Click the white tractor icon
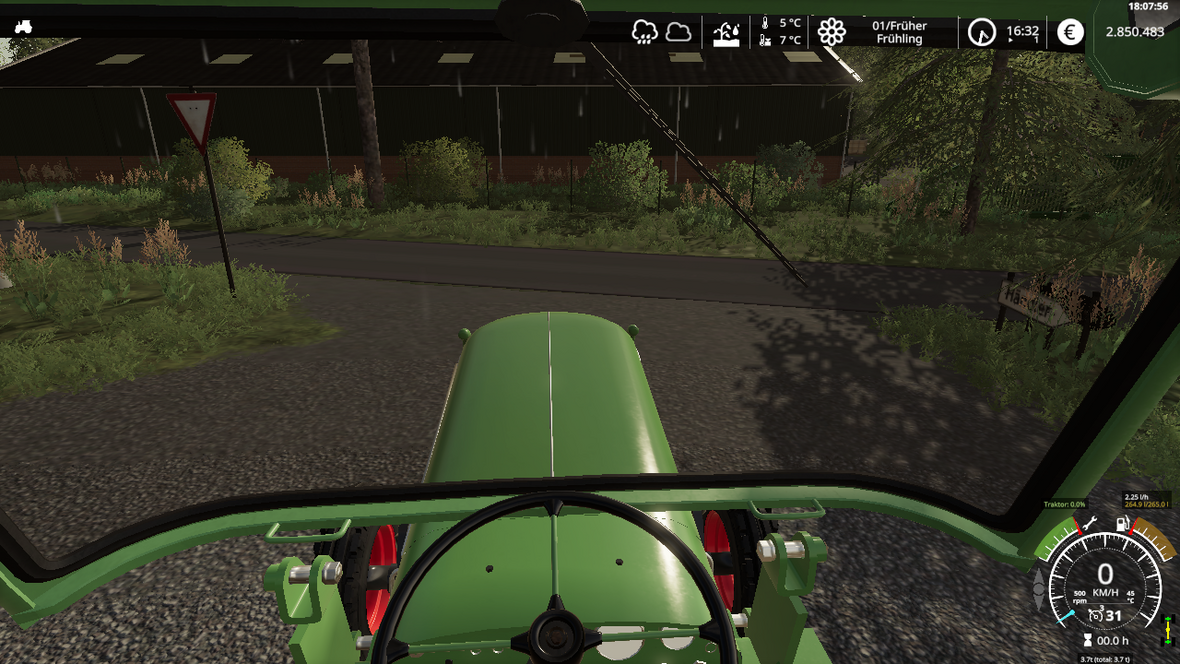 23,27
